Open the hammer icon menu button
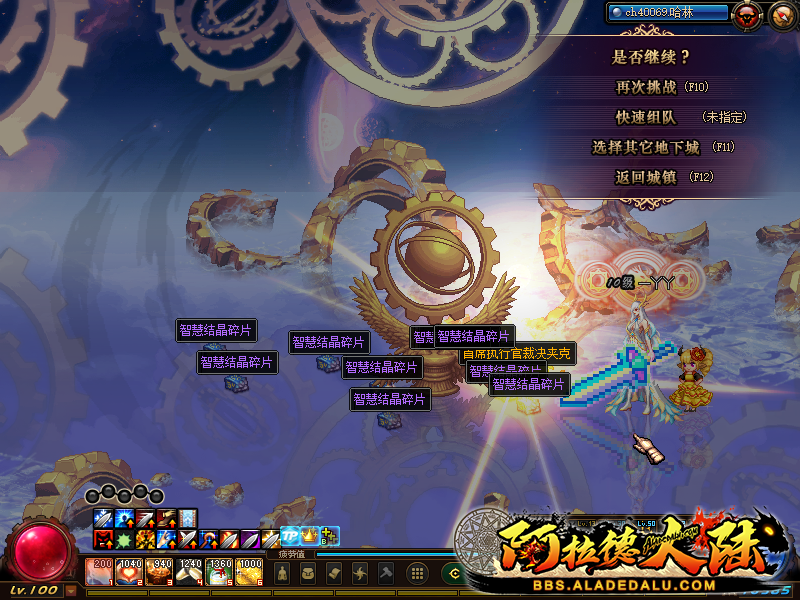Image resolution: width=800 pixels, height=600 pixels. pyautogui.click(x=385, y=574)
